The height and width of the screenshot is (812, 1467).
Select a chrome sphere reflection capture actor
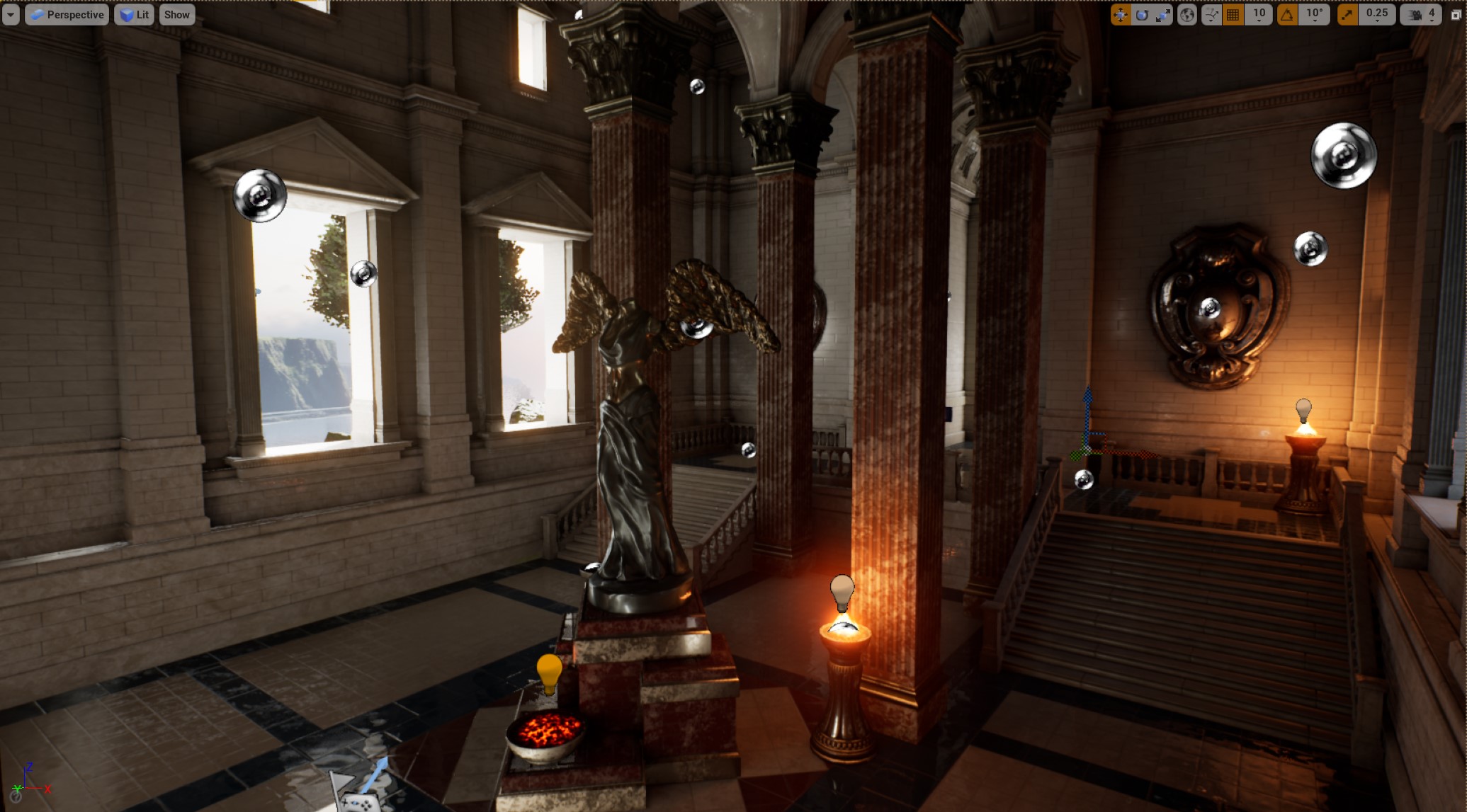[1344, 154]
